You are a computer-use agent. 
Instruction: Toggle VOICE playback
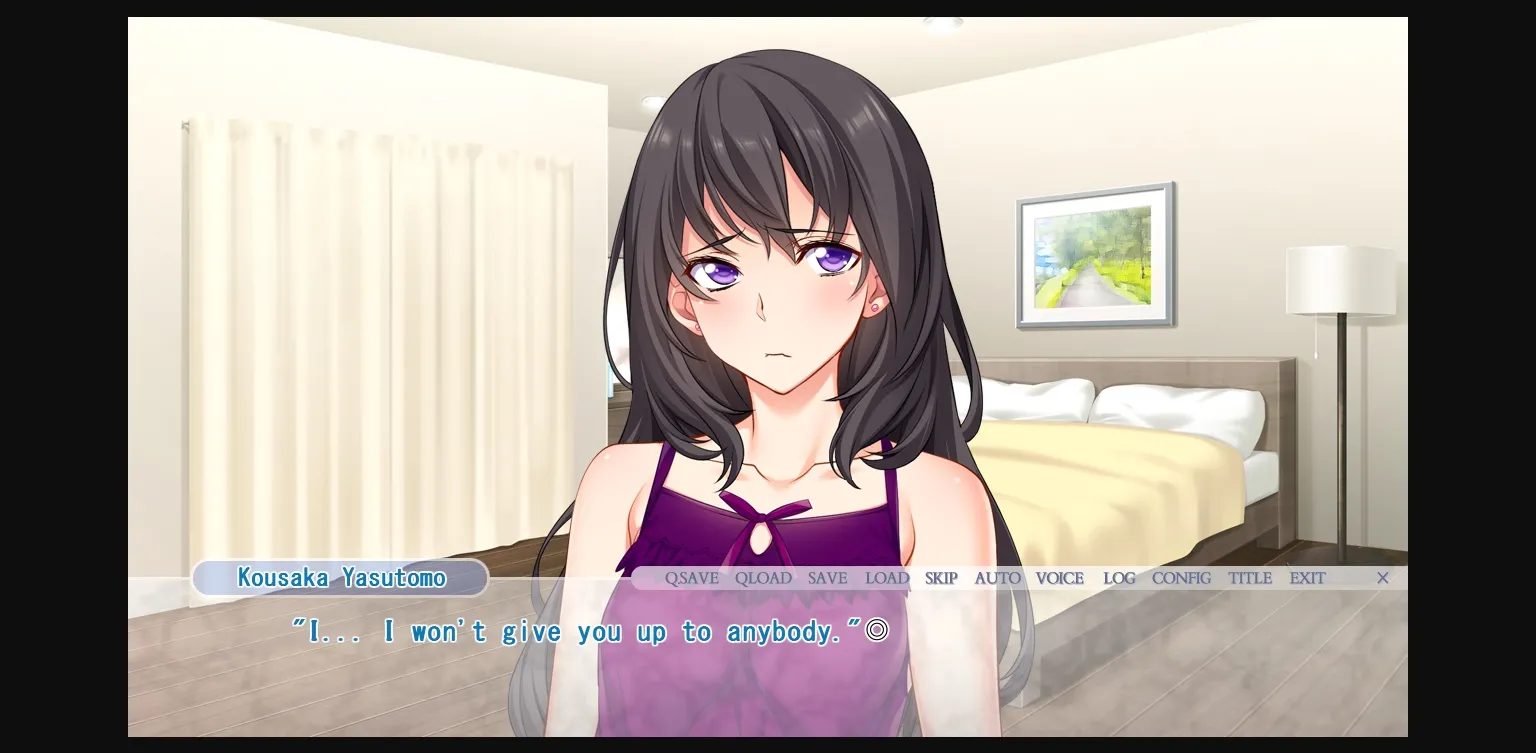tap(1059, 578)
